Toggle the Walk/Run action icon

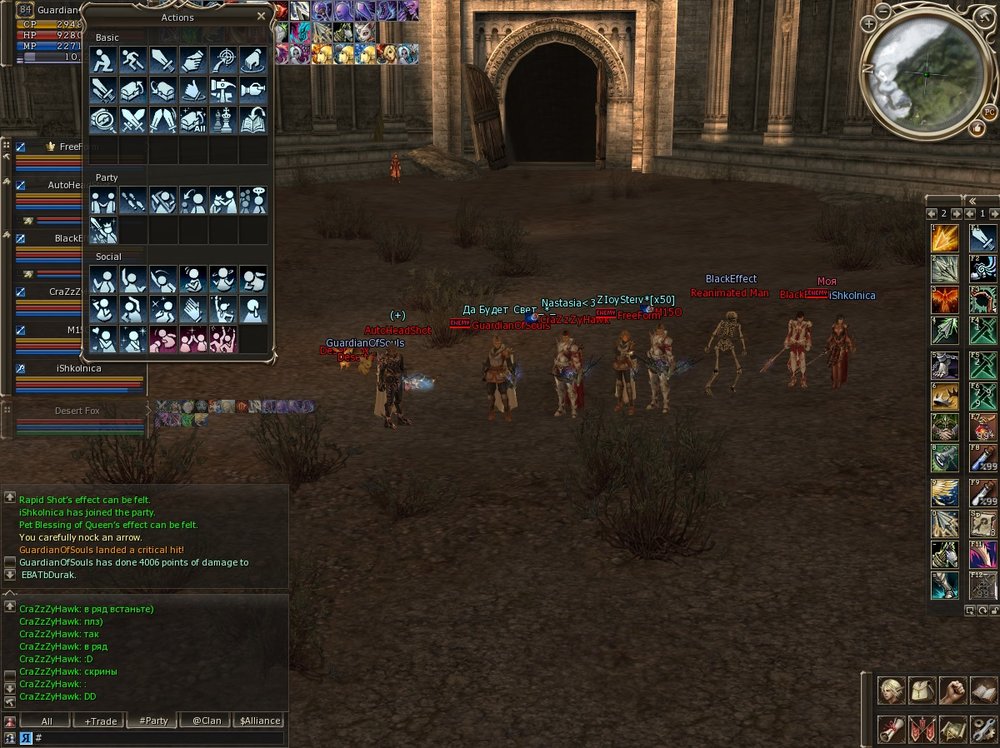134,60
